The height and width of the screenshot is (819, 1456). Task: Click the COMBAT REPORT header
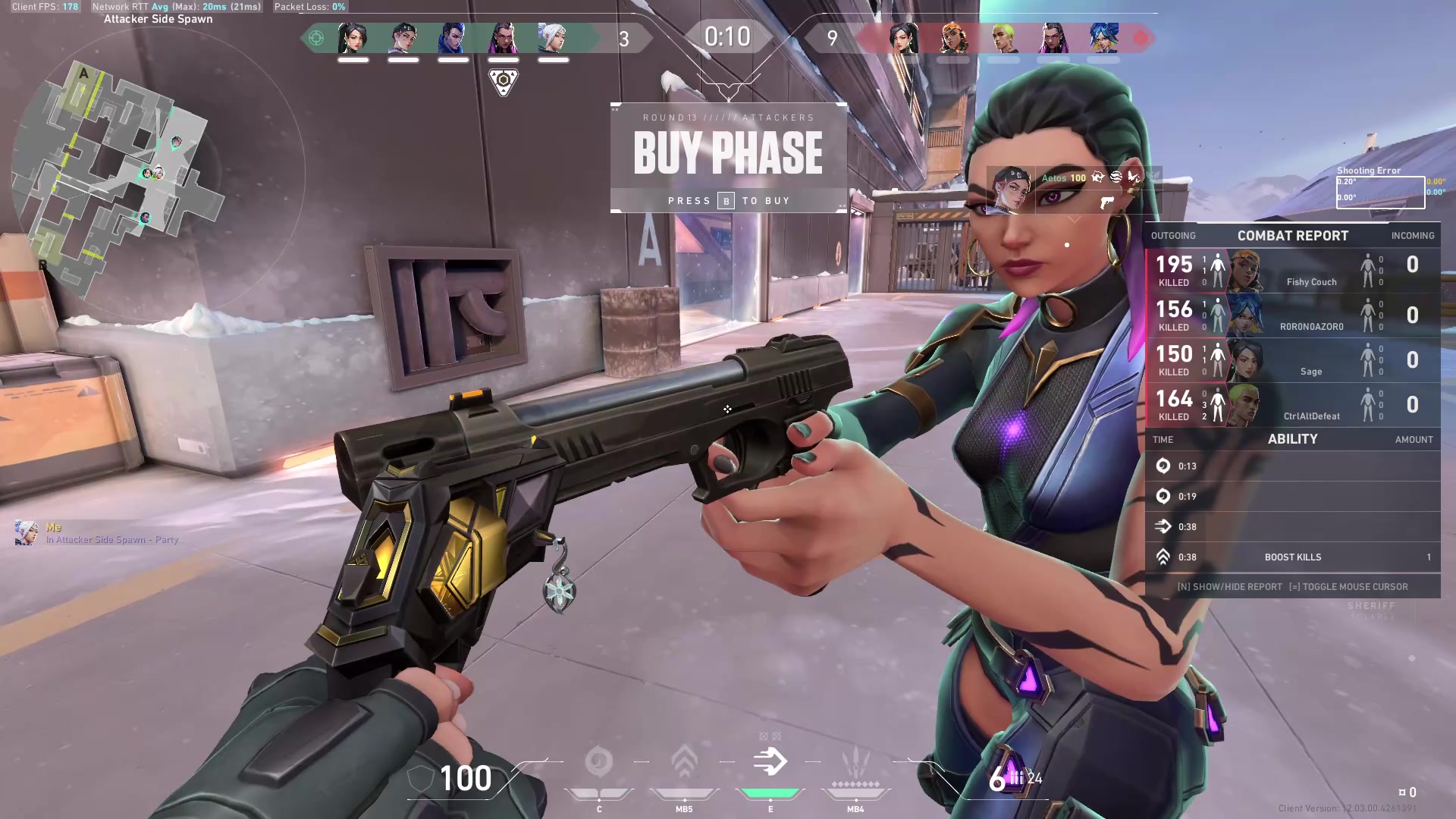(1293, 236)
